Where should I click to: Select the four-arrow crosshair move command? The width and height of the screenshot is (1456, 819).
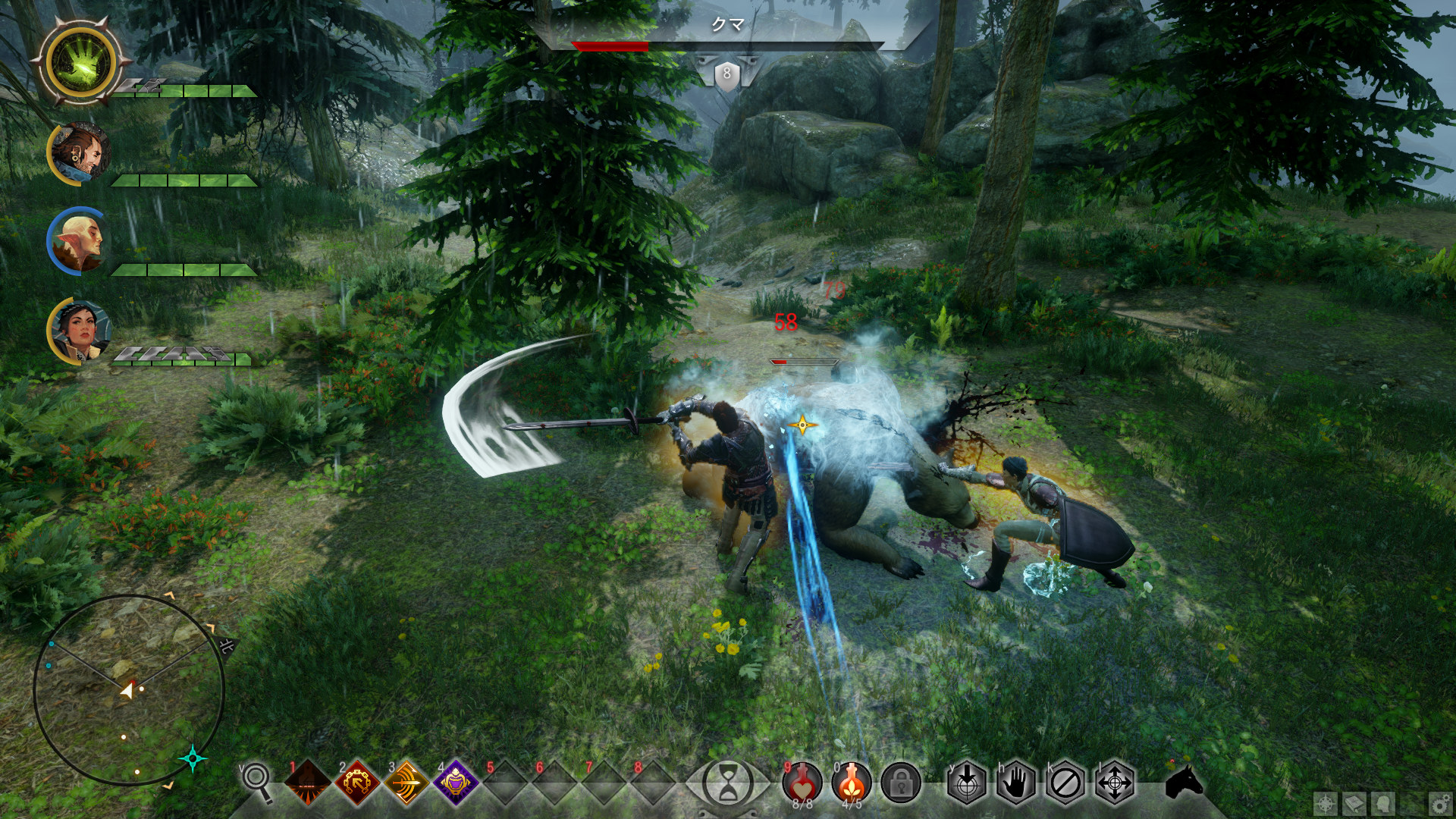(x=1115, y=782)
